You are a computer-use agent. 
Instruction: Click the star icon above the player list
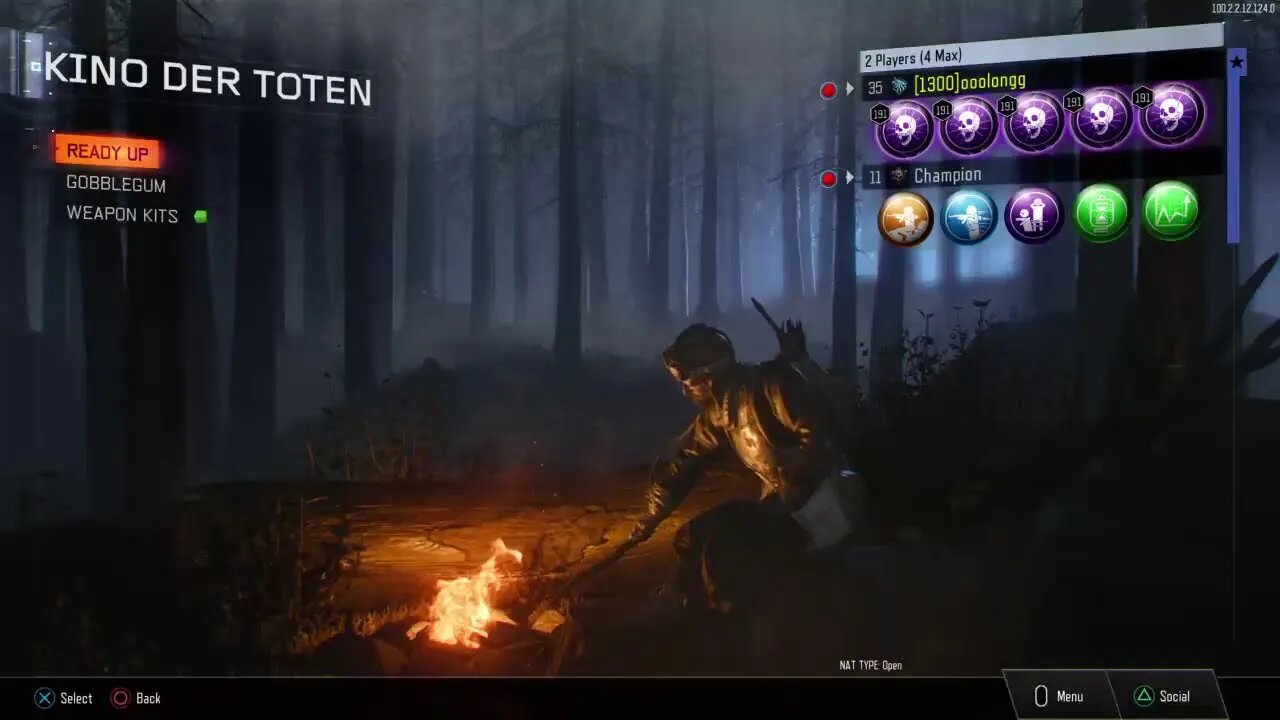click(1237, 63)
